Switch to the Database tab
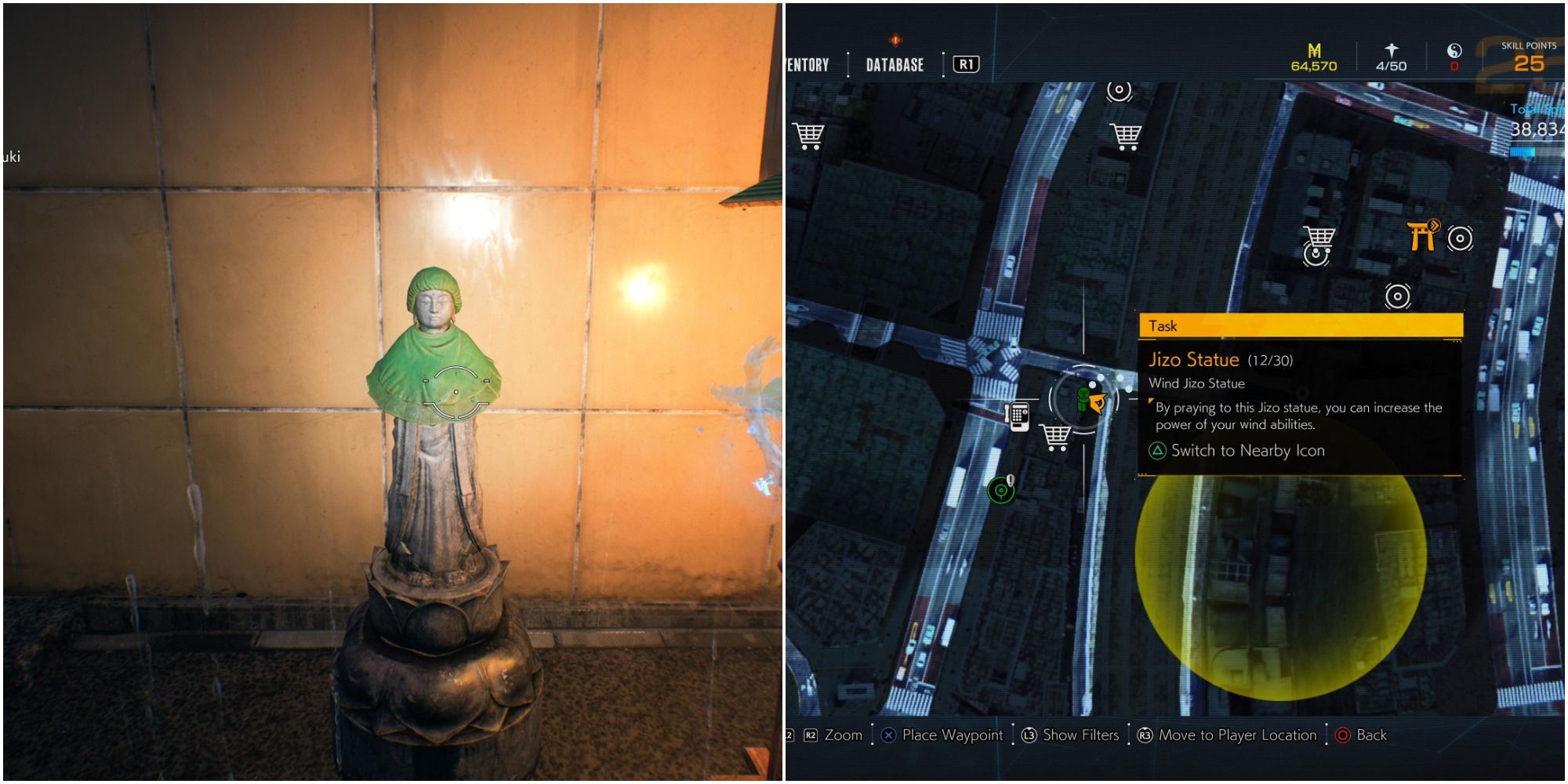Image resolution: width=1568 pixels, height=784 pixels. pyautogui.click(x=895, y=65)
